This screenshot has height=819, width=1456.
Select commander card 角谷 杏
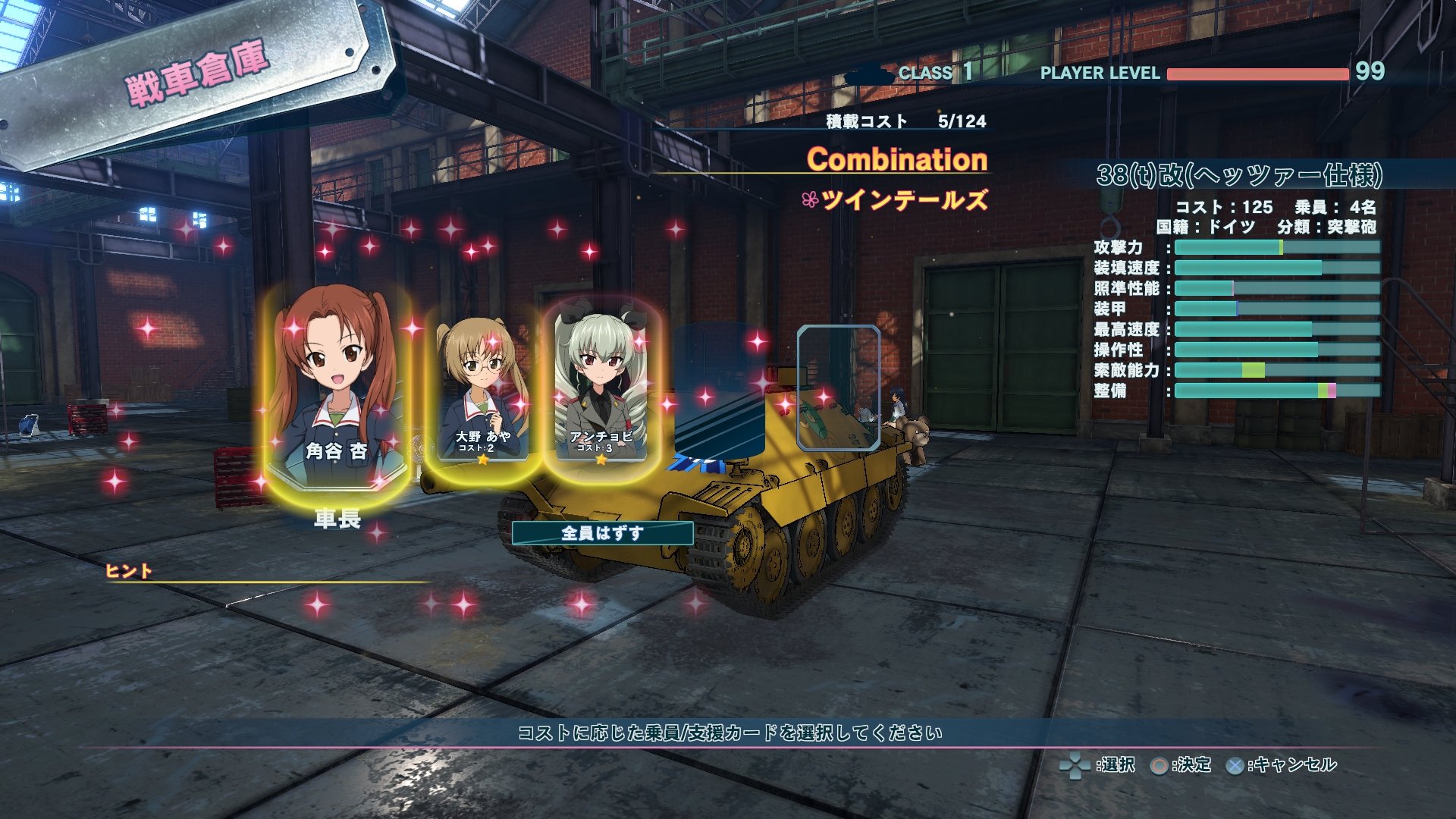337,386
